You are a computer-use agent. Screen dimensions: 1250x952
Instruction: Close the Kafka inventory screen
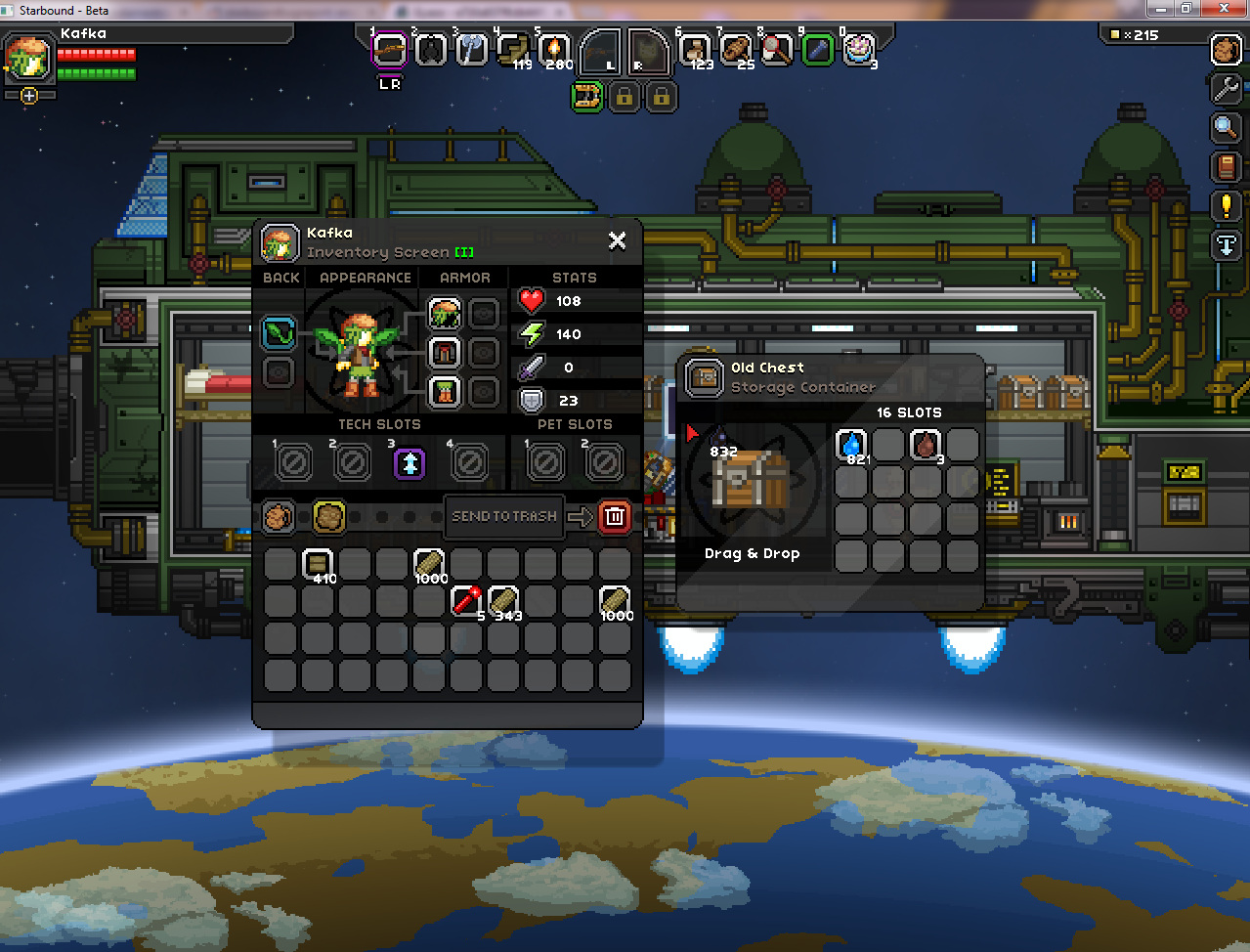tap(617, 240)
